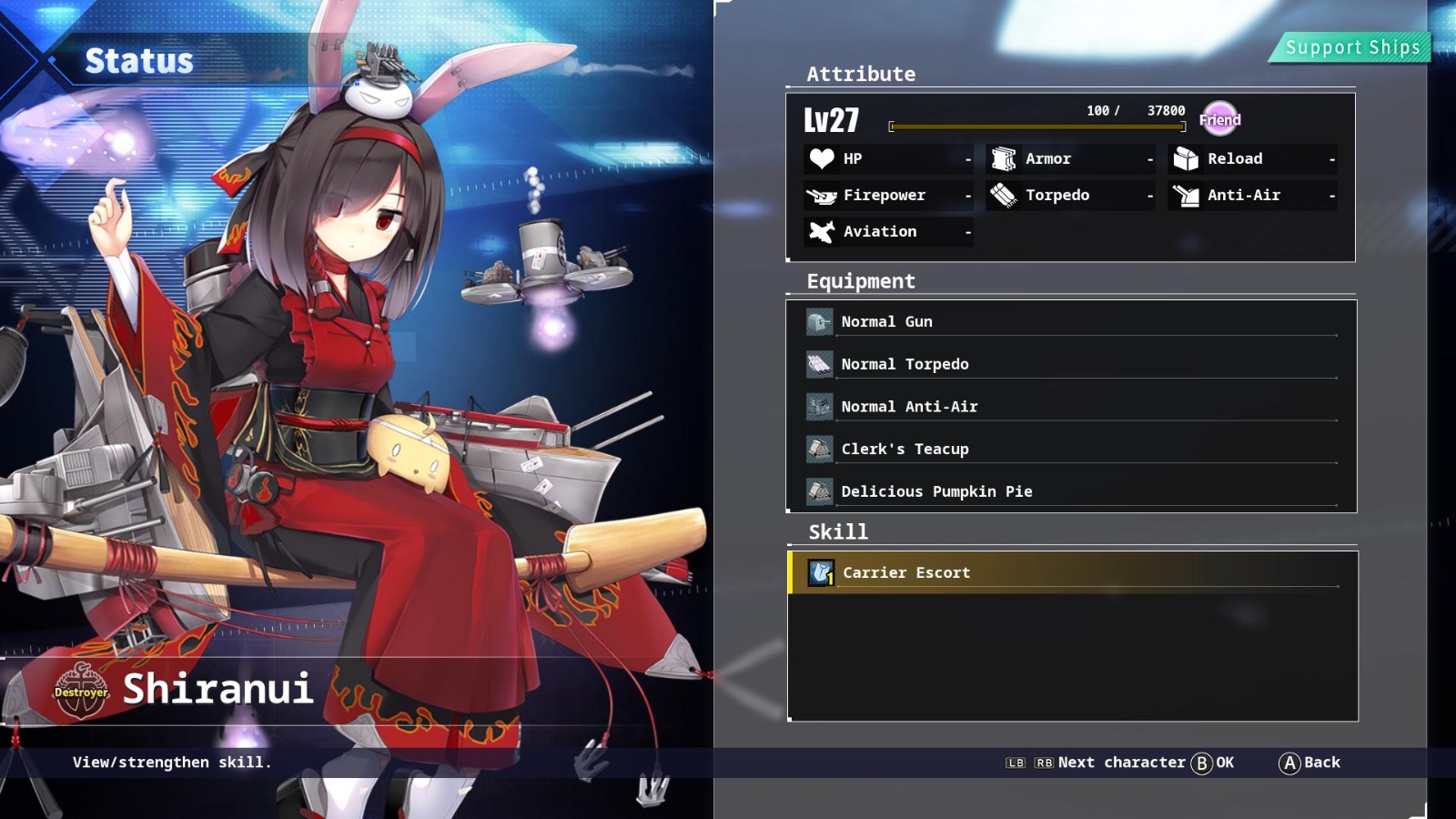The image size is (1456, 819).
Task: Click the Destroyer class emblem badge
Action: [x=80, y=692]
